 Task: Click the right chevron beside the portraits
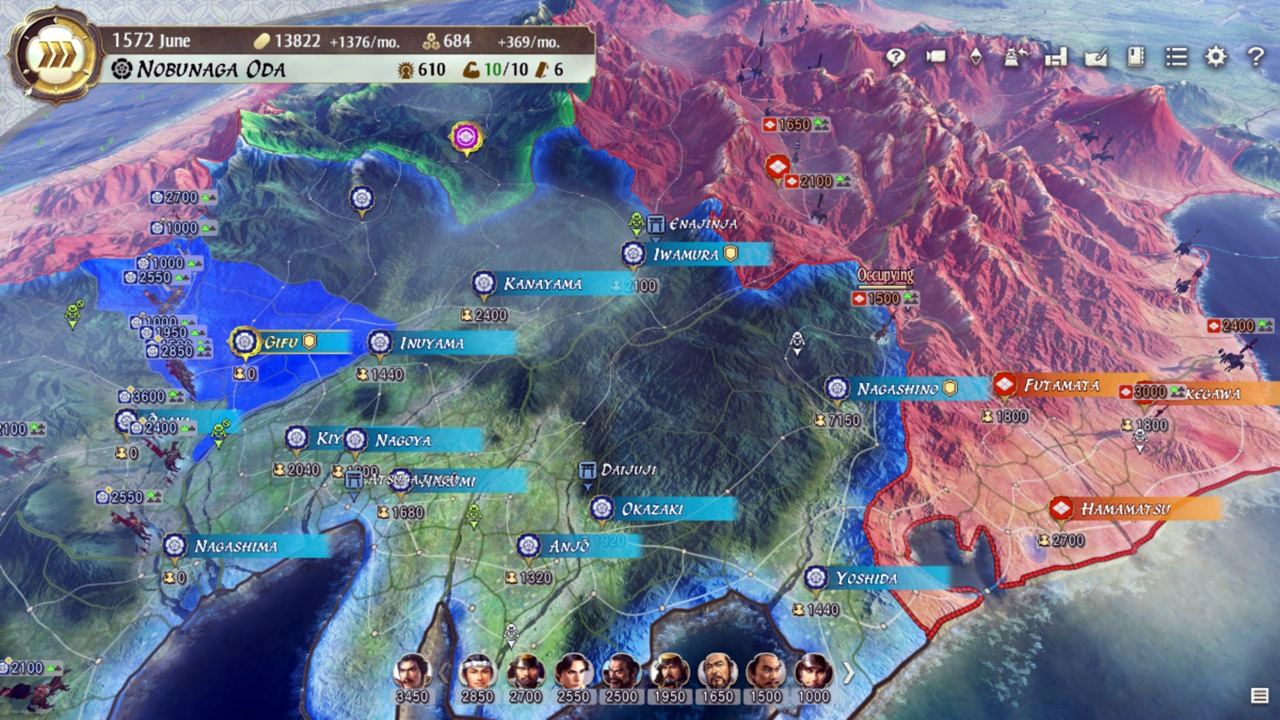click(847, 670)
